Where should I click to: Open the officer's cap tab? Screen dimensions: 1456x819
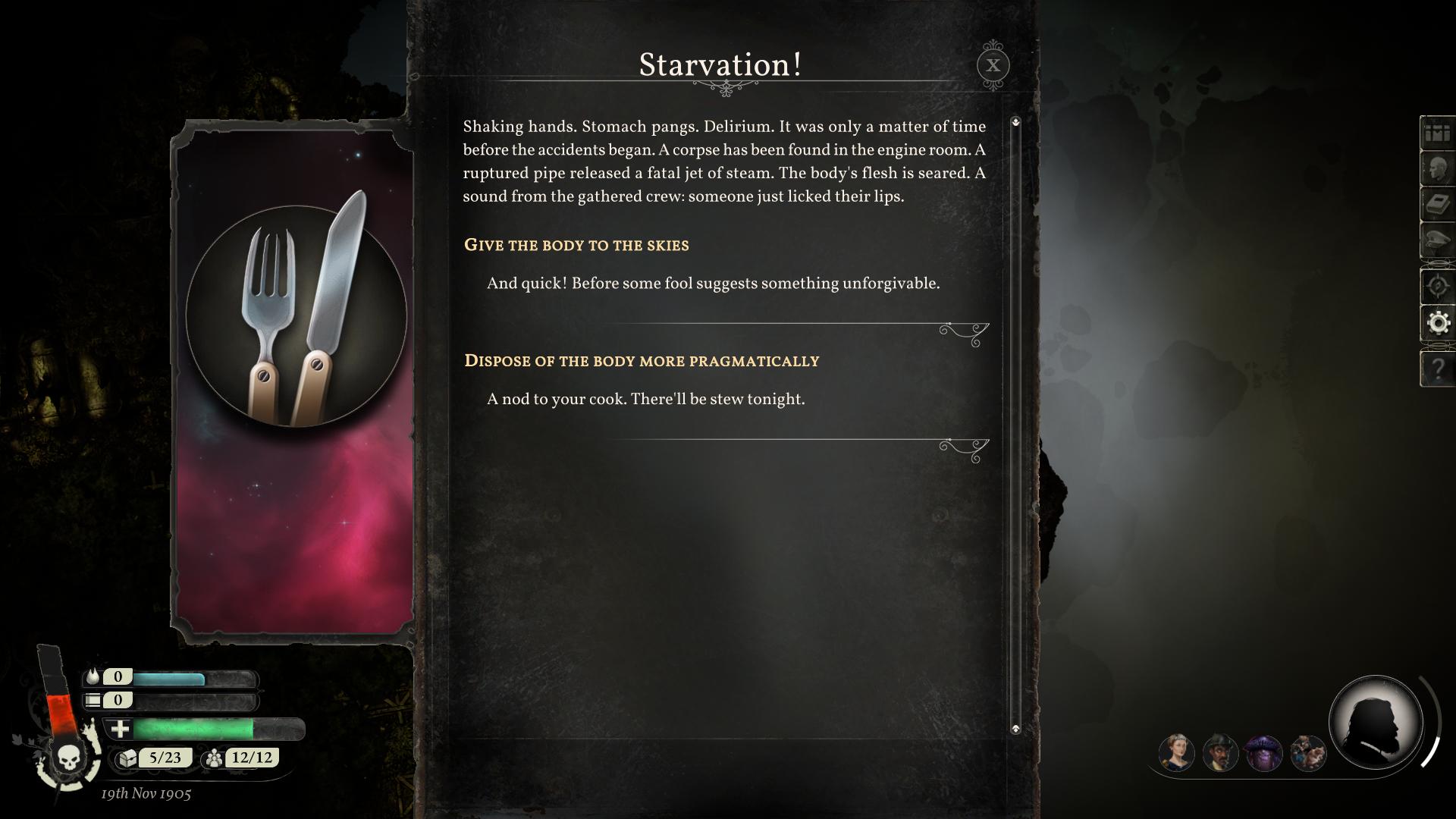point(1438,241)
